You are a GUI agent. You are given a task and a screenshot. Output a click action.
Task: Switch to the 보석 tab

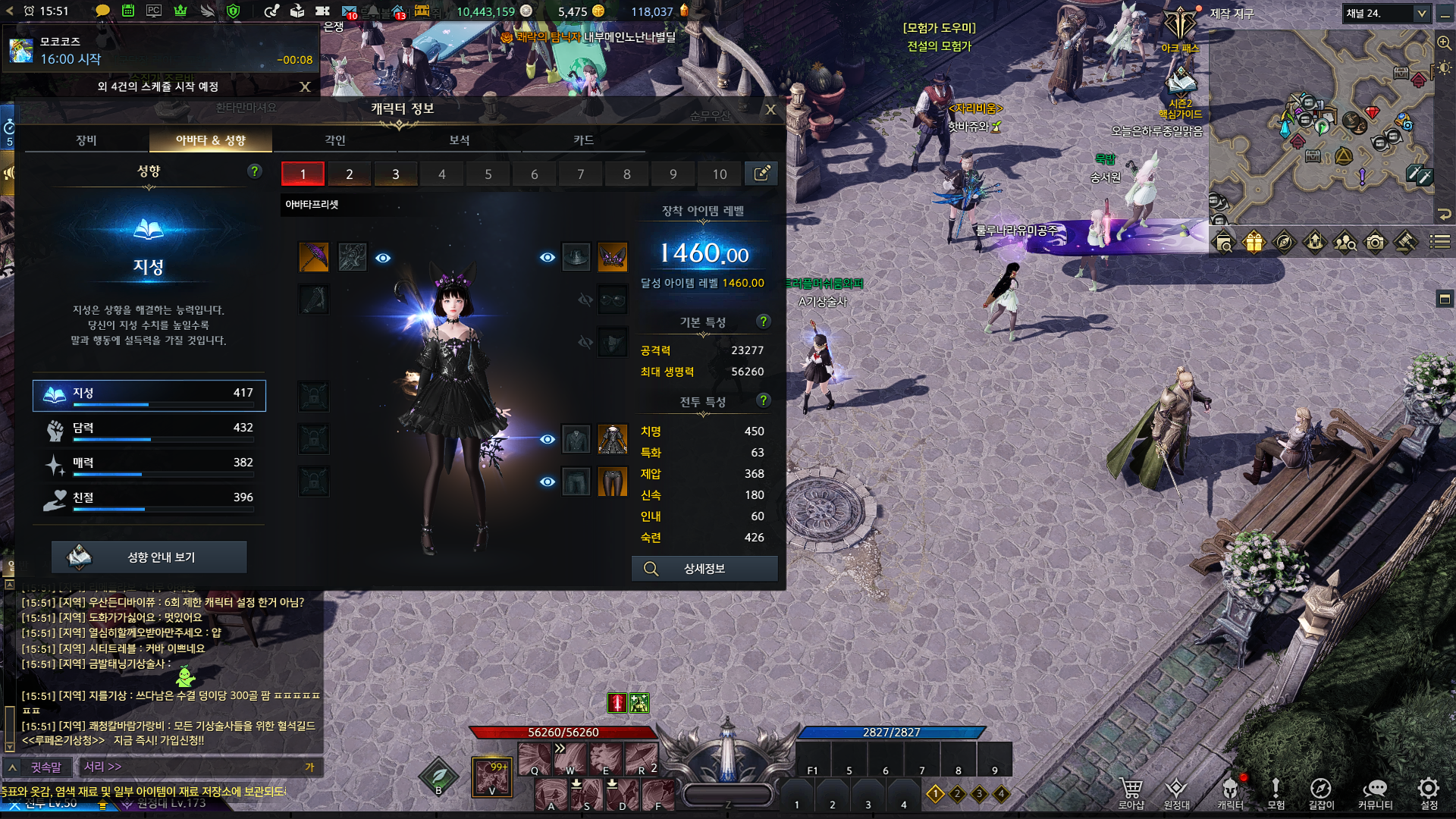point(460,140)
